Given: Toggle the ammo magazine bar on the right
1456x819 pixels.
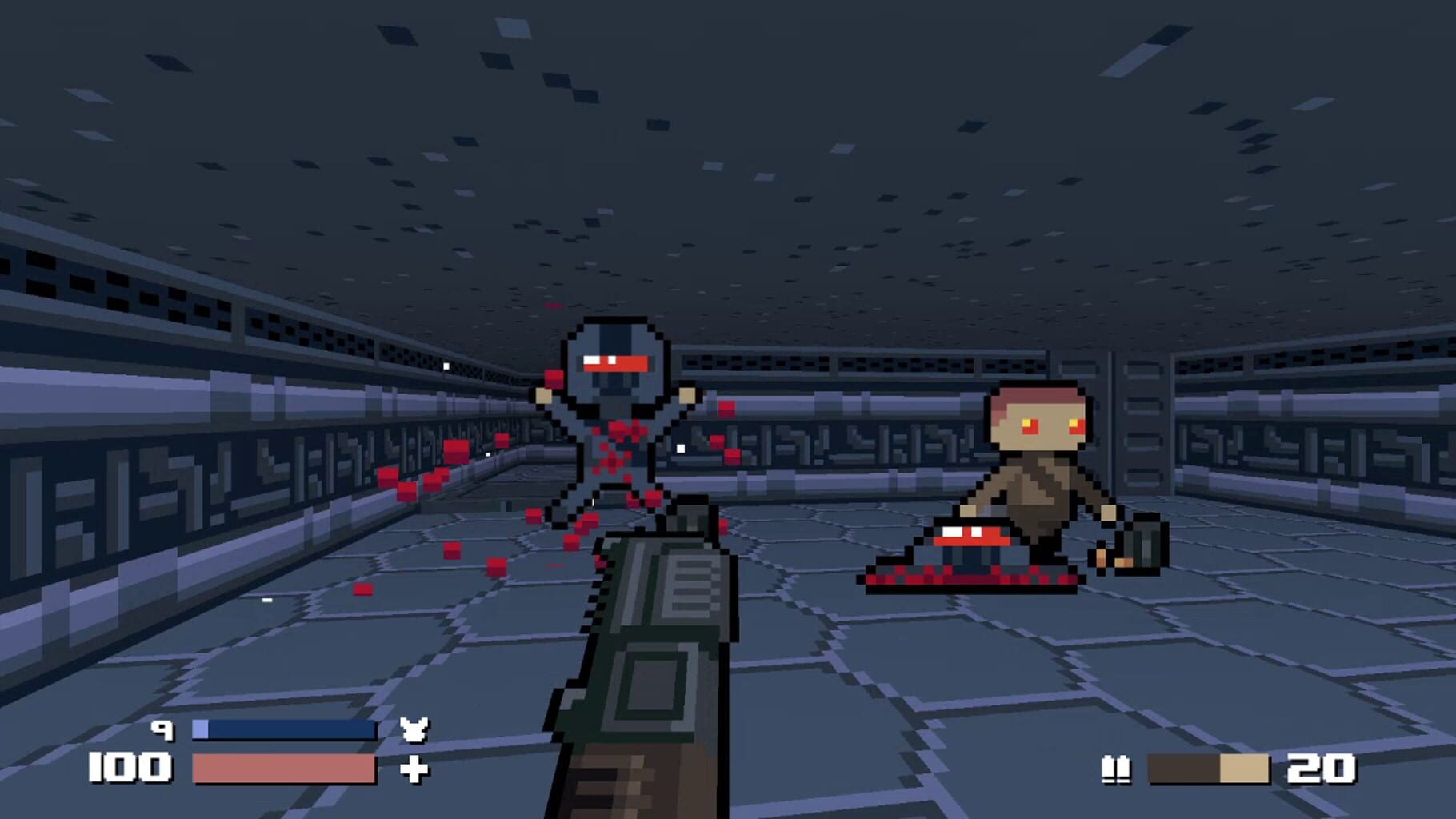Looking at the screenshot, I should tap(1208, 769).
